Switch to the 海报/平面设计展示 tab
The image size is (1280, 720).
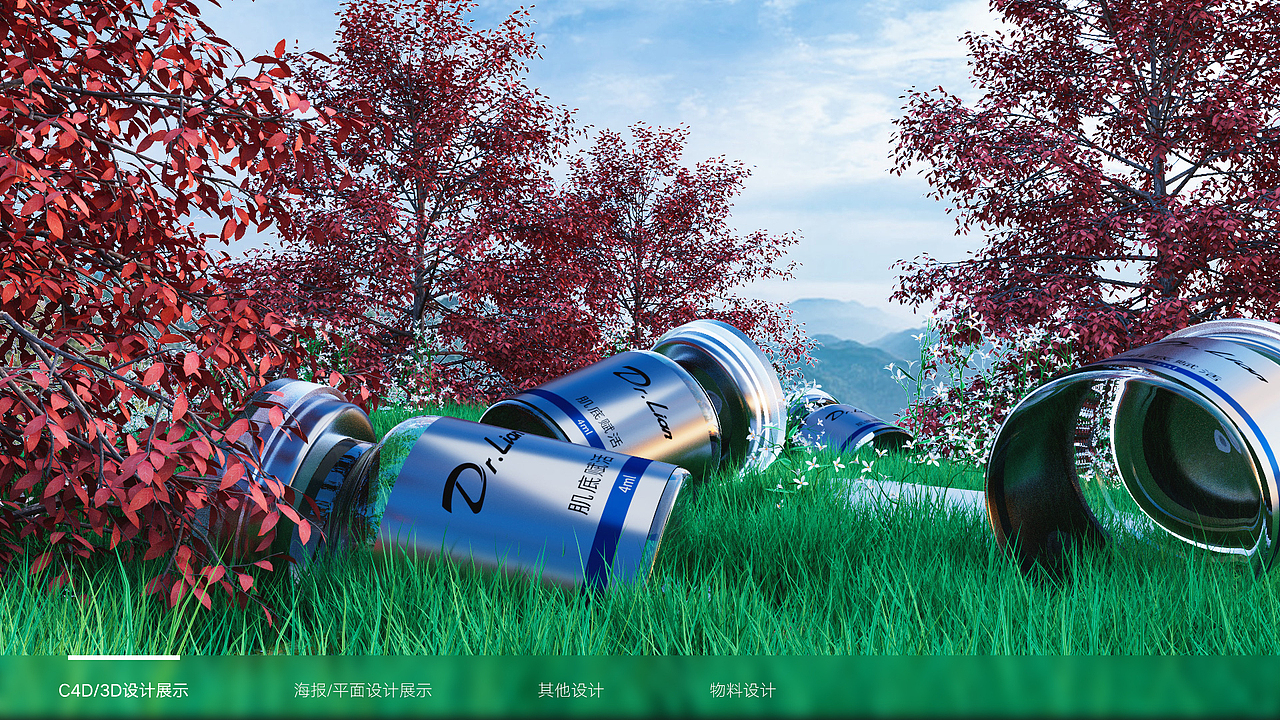(362, 690)
